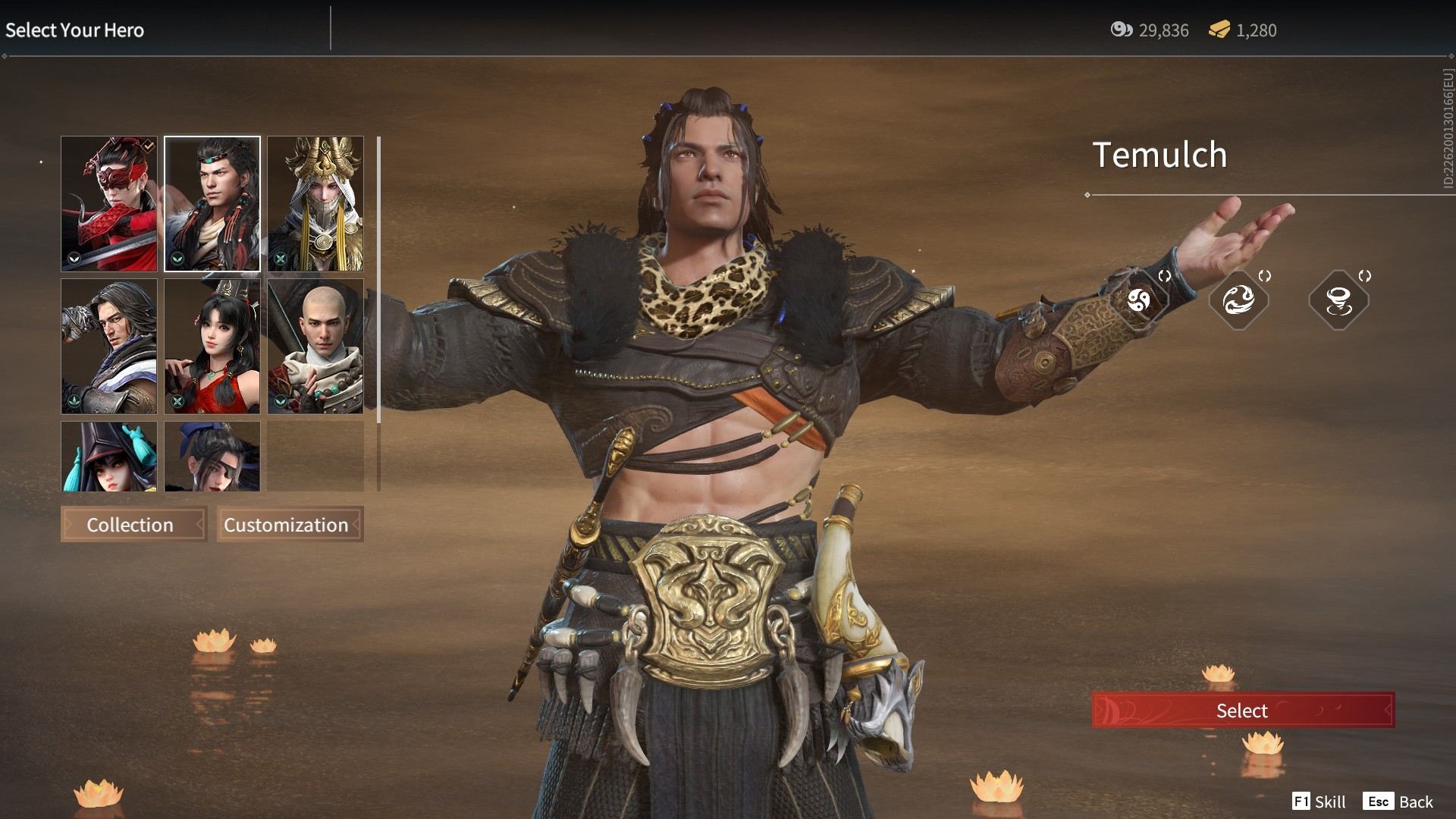The image size is (1456, 819).
Task: Select the black-hat girl with teal tassels
Action: pos(109,457)
